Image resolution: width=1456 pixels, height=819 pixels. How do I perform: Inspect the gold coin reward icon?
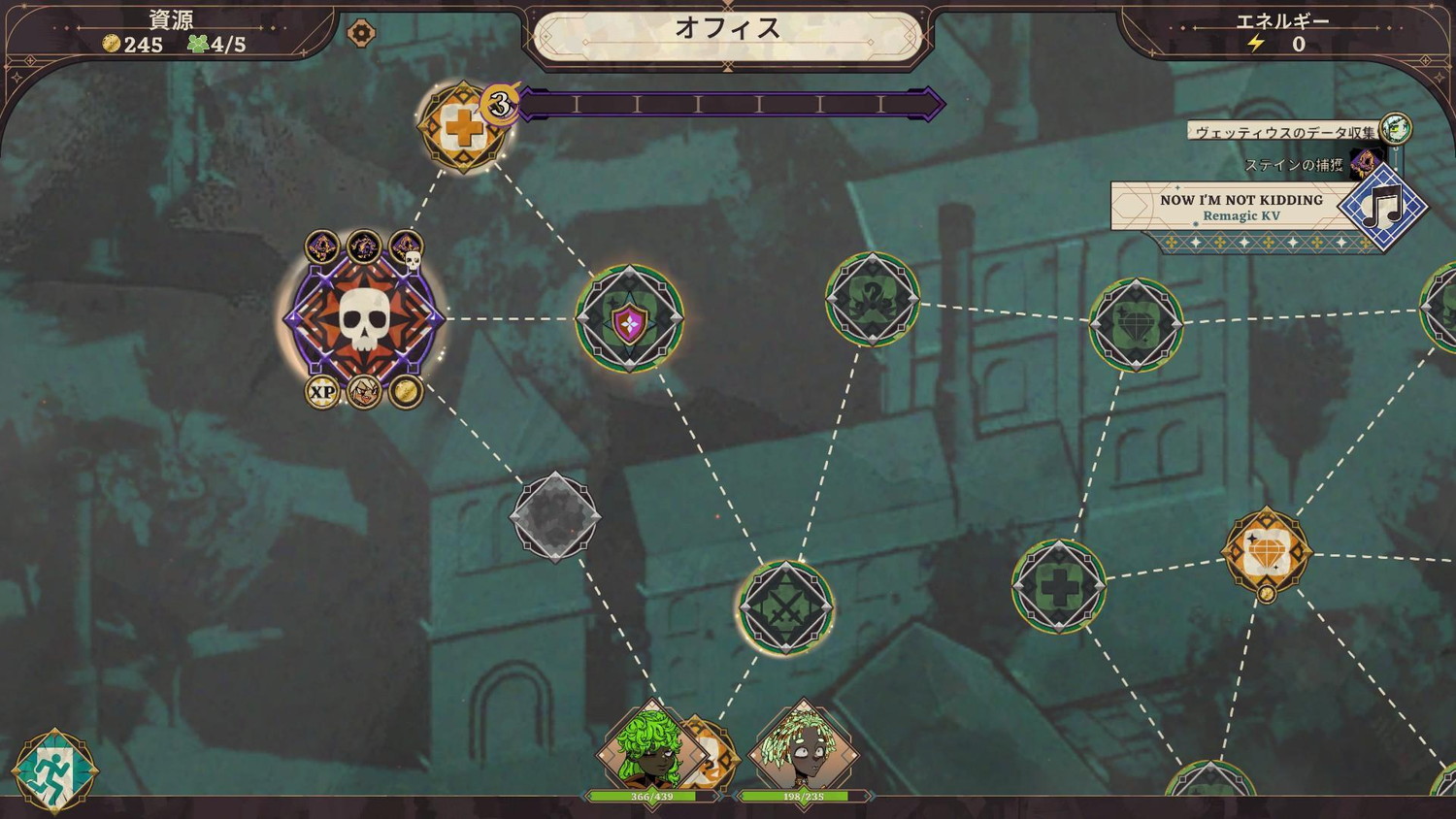pos(406,392)
